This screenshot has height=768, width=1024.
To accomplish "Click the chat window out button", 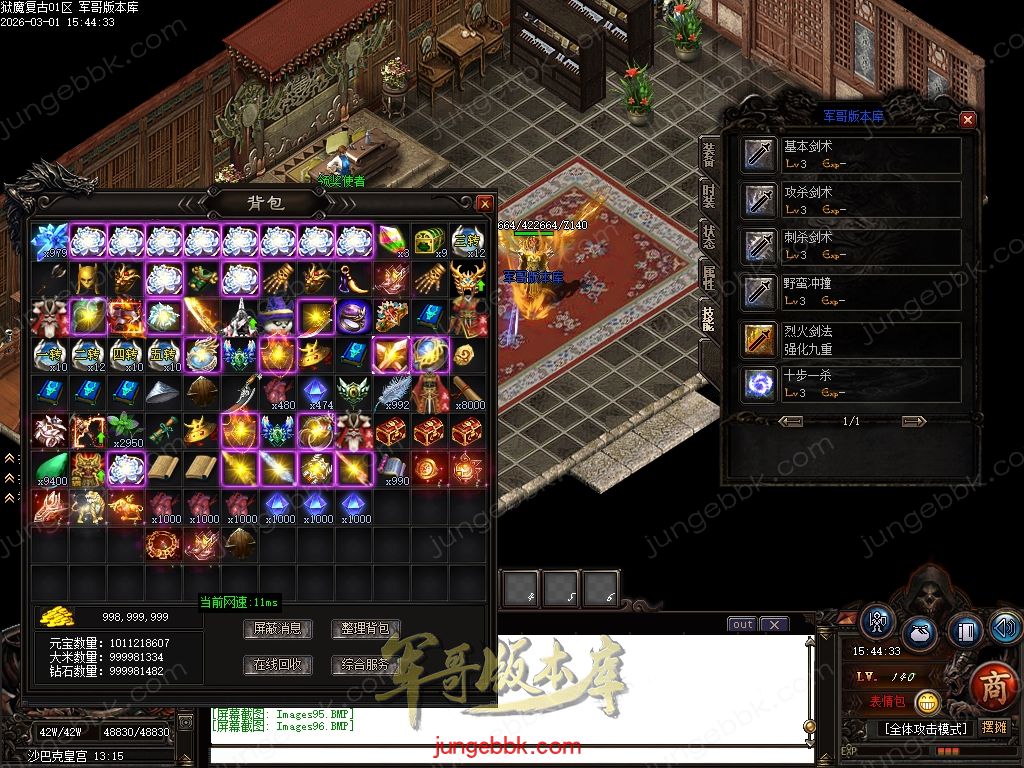I will click(x=742, y=625).
